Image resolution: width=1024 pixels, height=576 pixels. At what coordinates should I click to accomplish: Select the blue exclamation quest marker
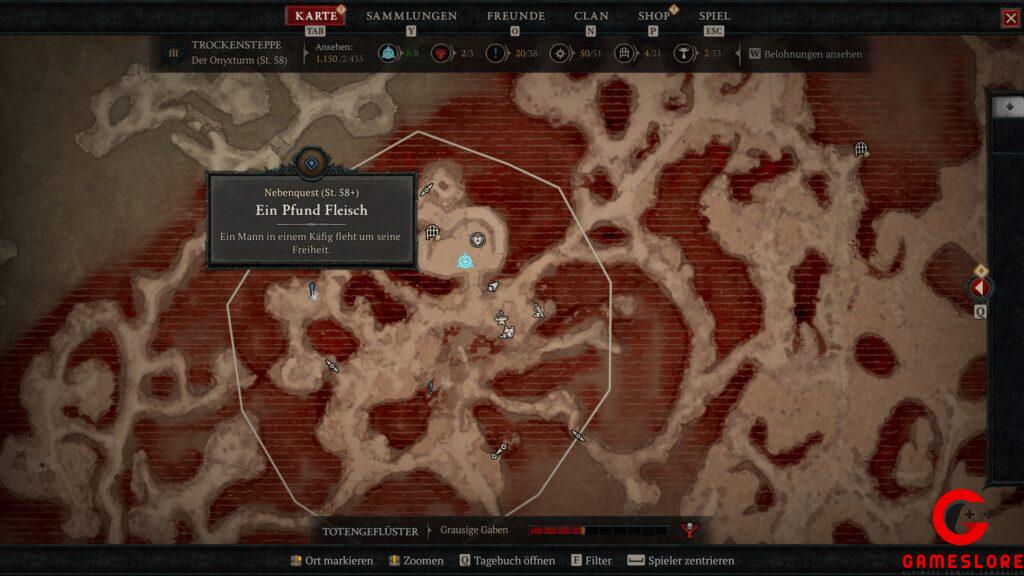(x=313, y=291)
